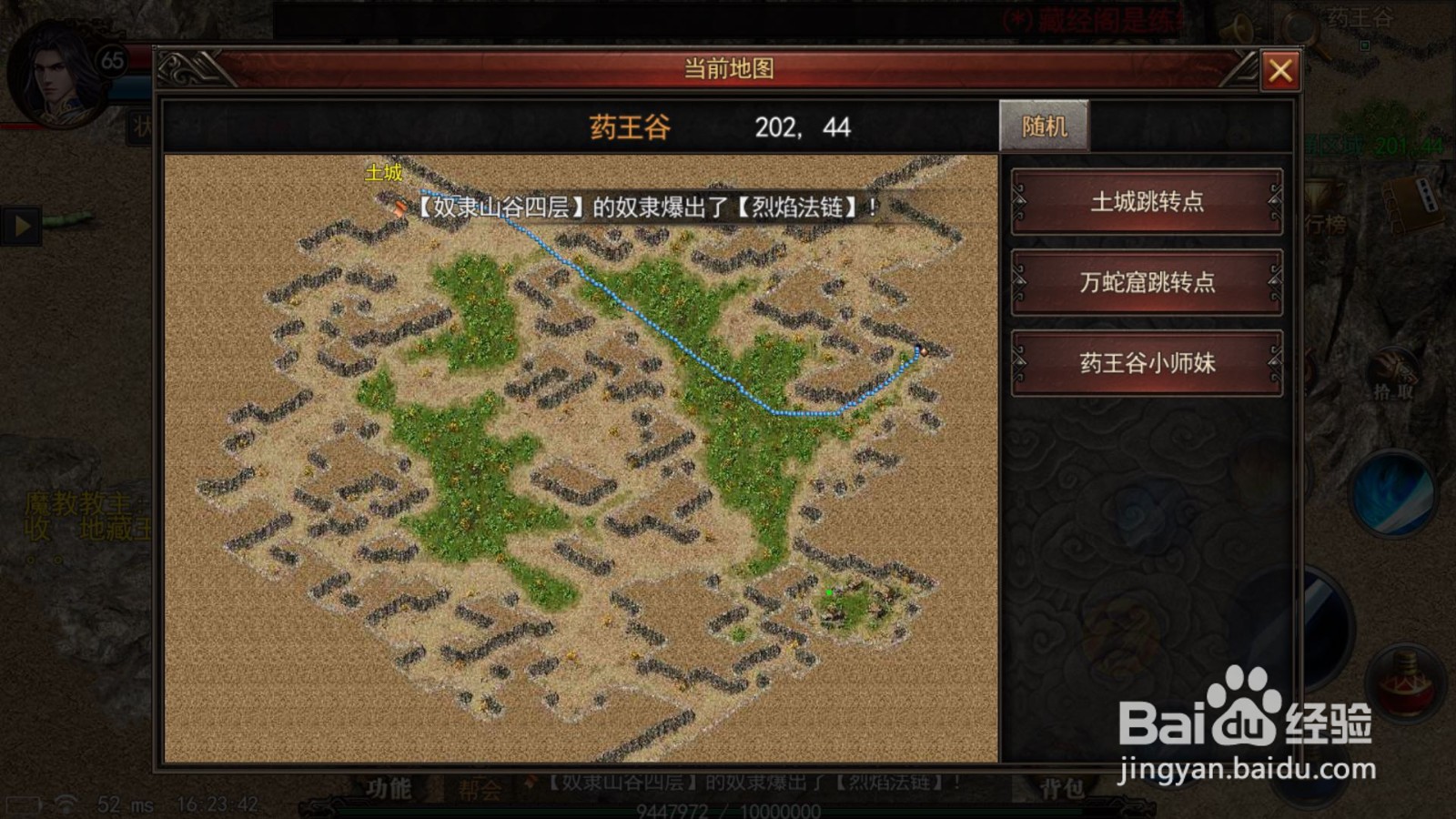1456x819 pixels.
Task: Enable the green destination marker on the map
Action: (830, 591)
